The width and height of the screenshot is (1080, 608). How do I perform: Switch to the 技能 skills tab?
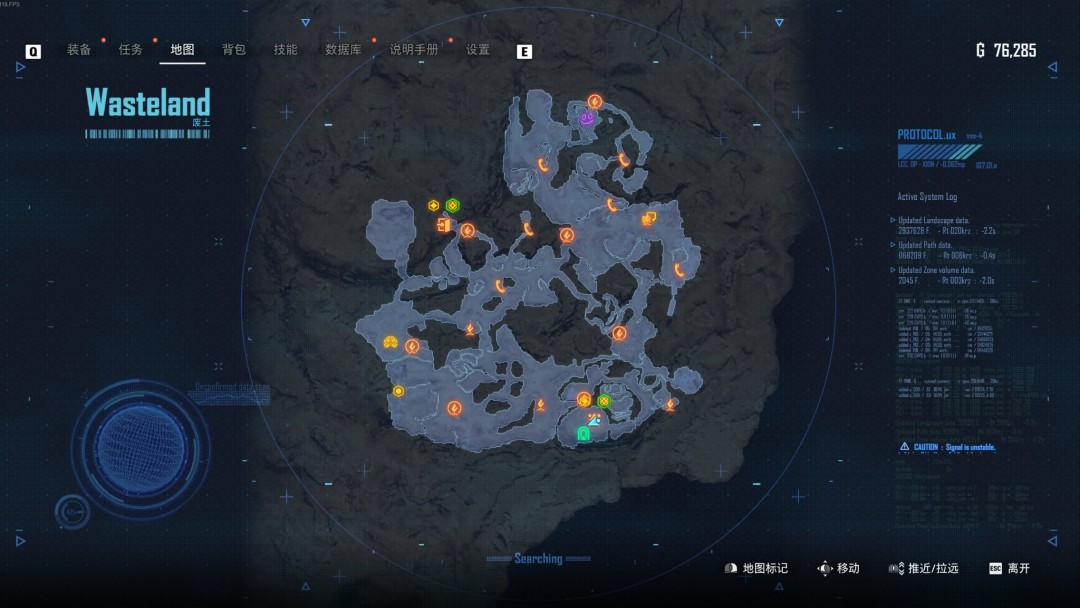(x=286, y=50)
